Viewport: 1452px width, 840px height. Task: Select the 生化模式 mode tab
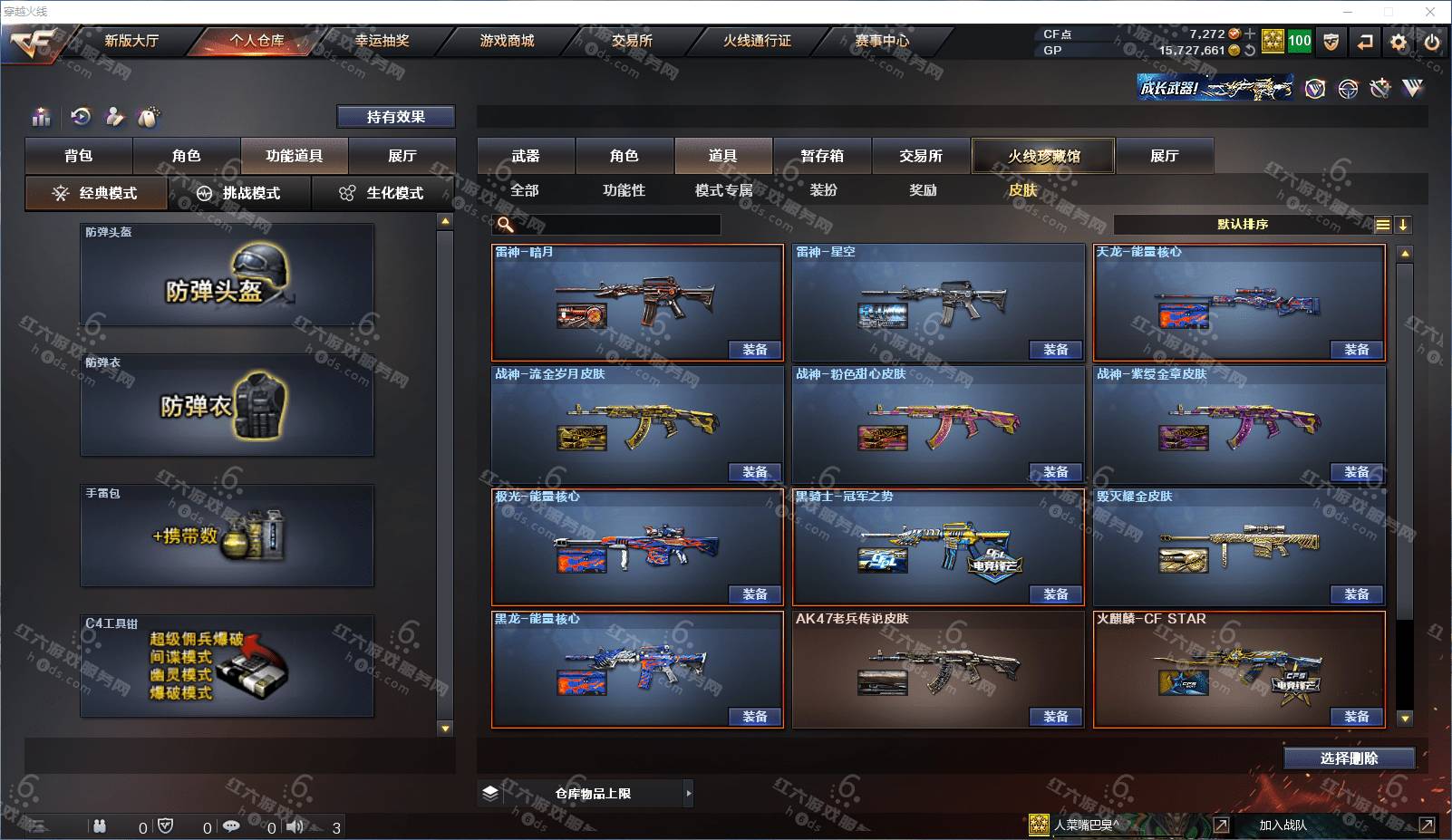tap(382, 193)
